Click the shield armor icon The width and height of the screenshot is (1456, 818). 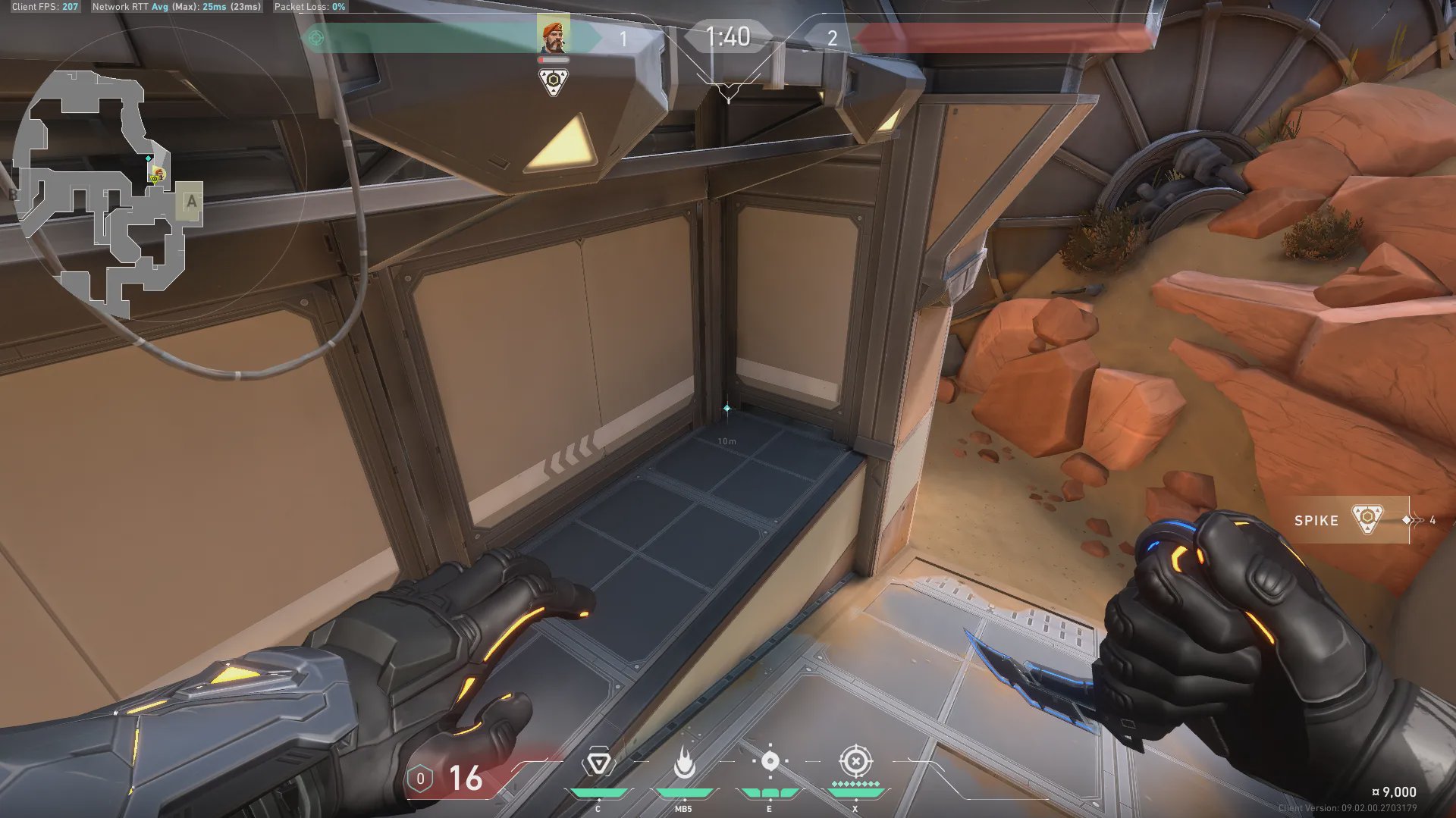[x=420, y=779]
